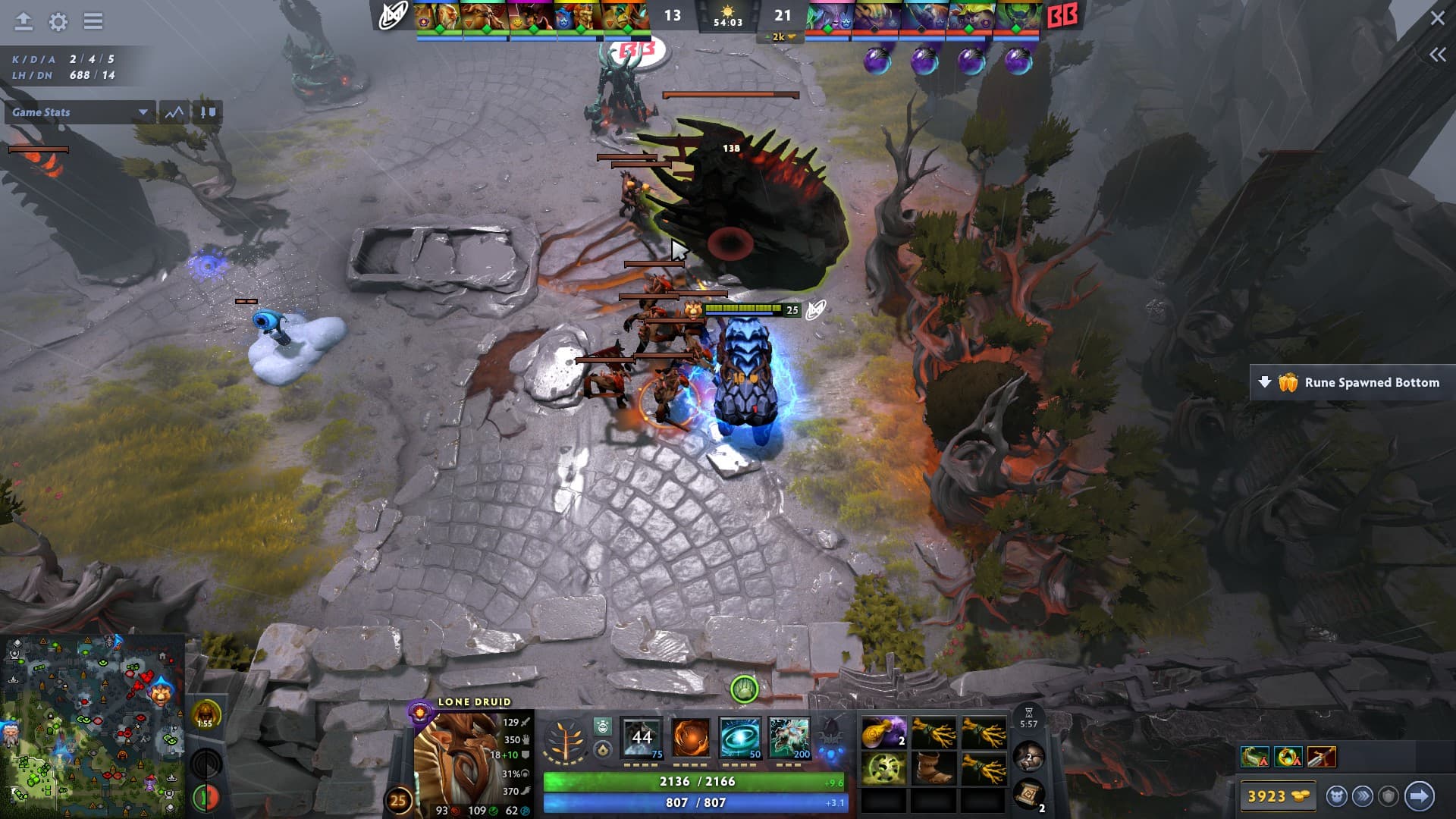This screenshot has height=819, width=1456.
Task: Show the line graph panel
Action: coord(174,112)
